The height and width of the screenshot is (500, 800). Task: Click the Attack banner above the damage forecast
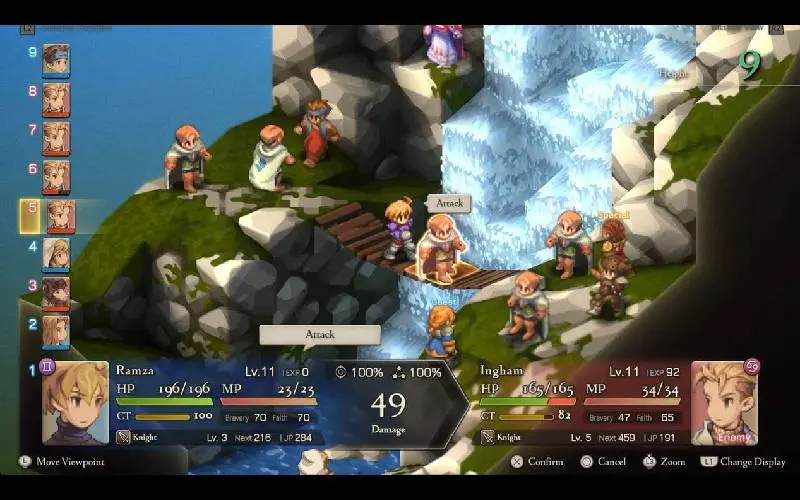(320, 335)
